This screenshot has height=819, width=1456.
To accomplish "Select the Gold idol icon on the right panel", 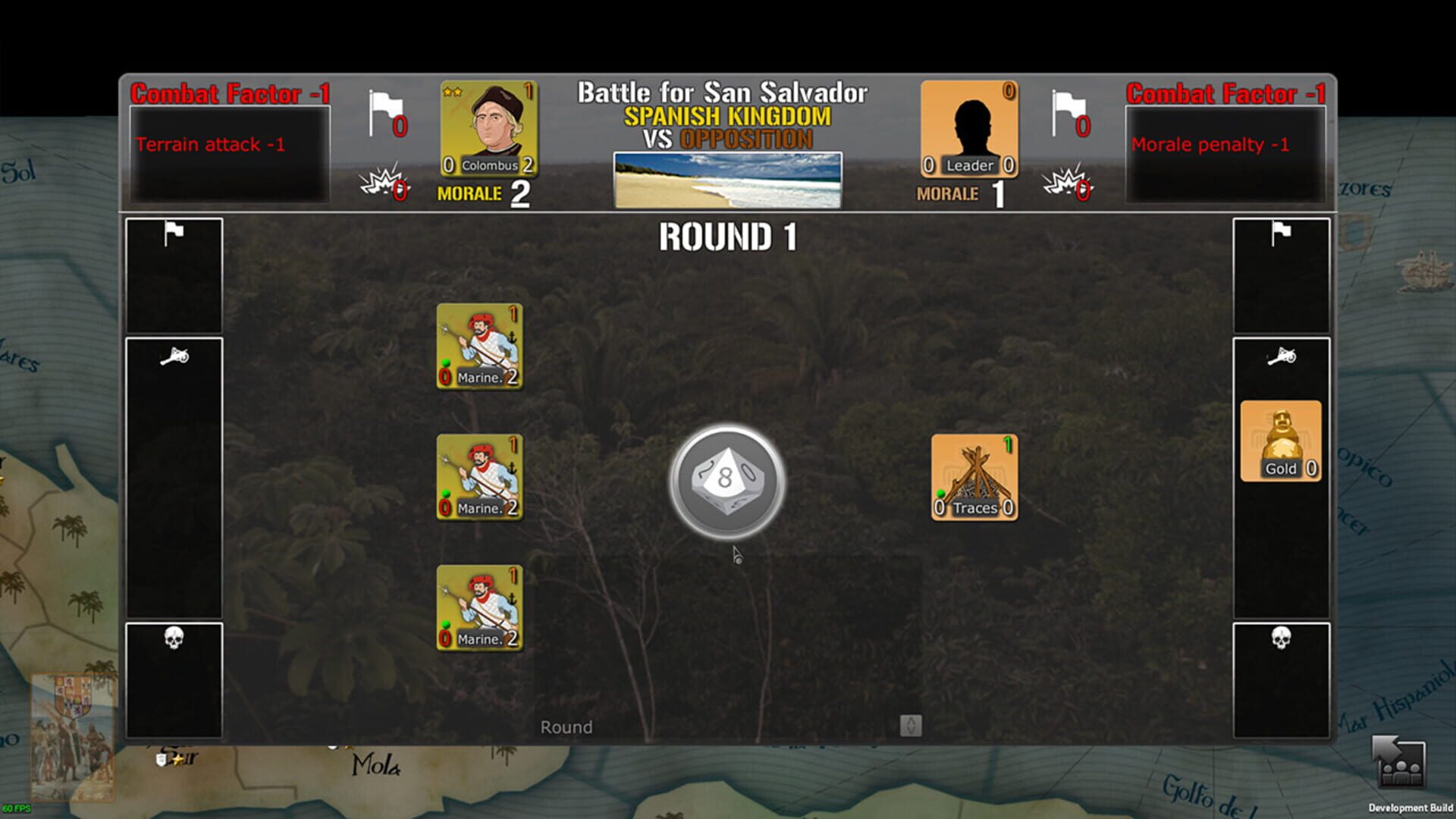I will click(x=1281, y=440).
